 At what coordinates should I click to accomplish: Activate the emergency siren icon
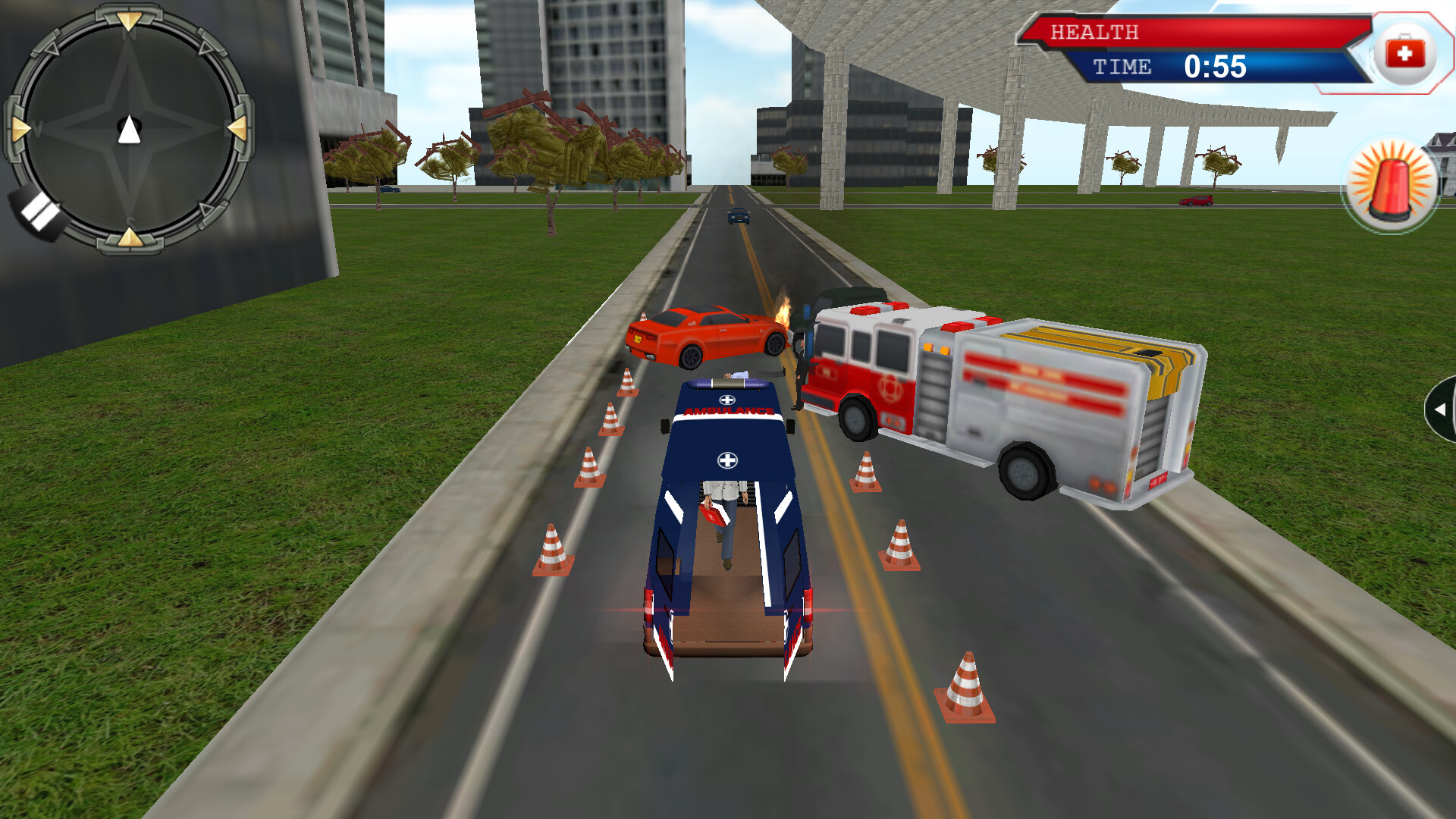tap(1394, 180)
